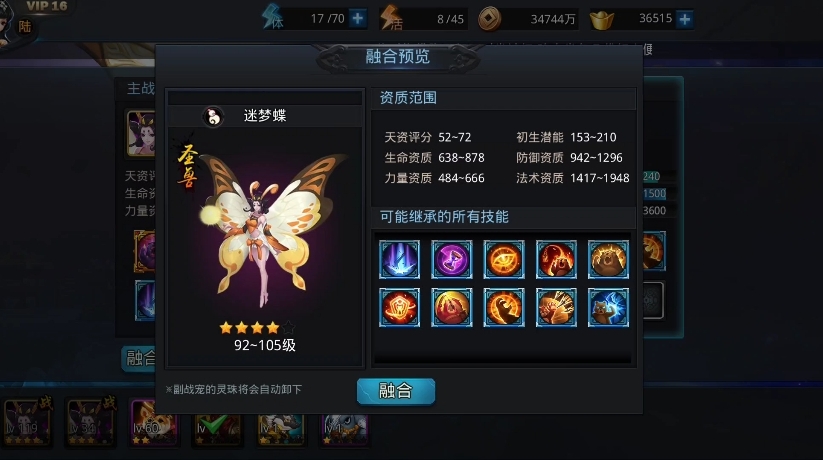The width and height of the screenshot is (823, 460).
Task: Add gold ingots with the plus beside 36515
Action: [685, 18]
